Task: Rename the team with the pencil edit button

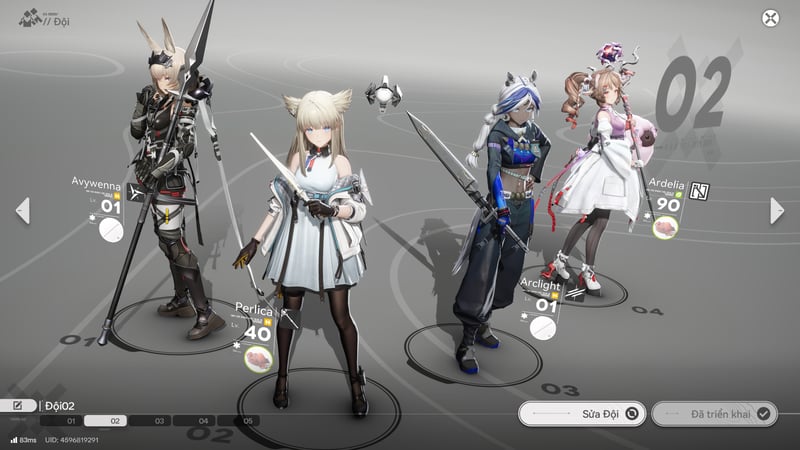Action: (19, 405)
